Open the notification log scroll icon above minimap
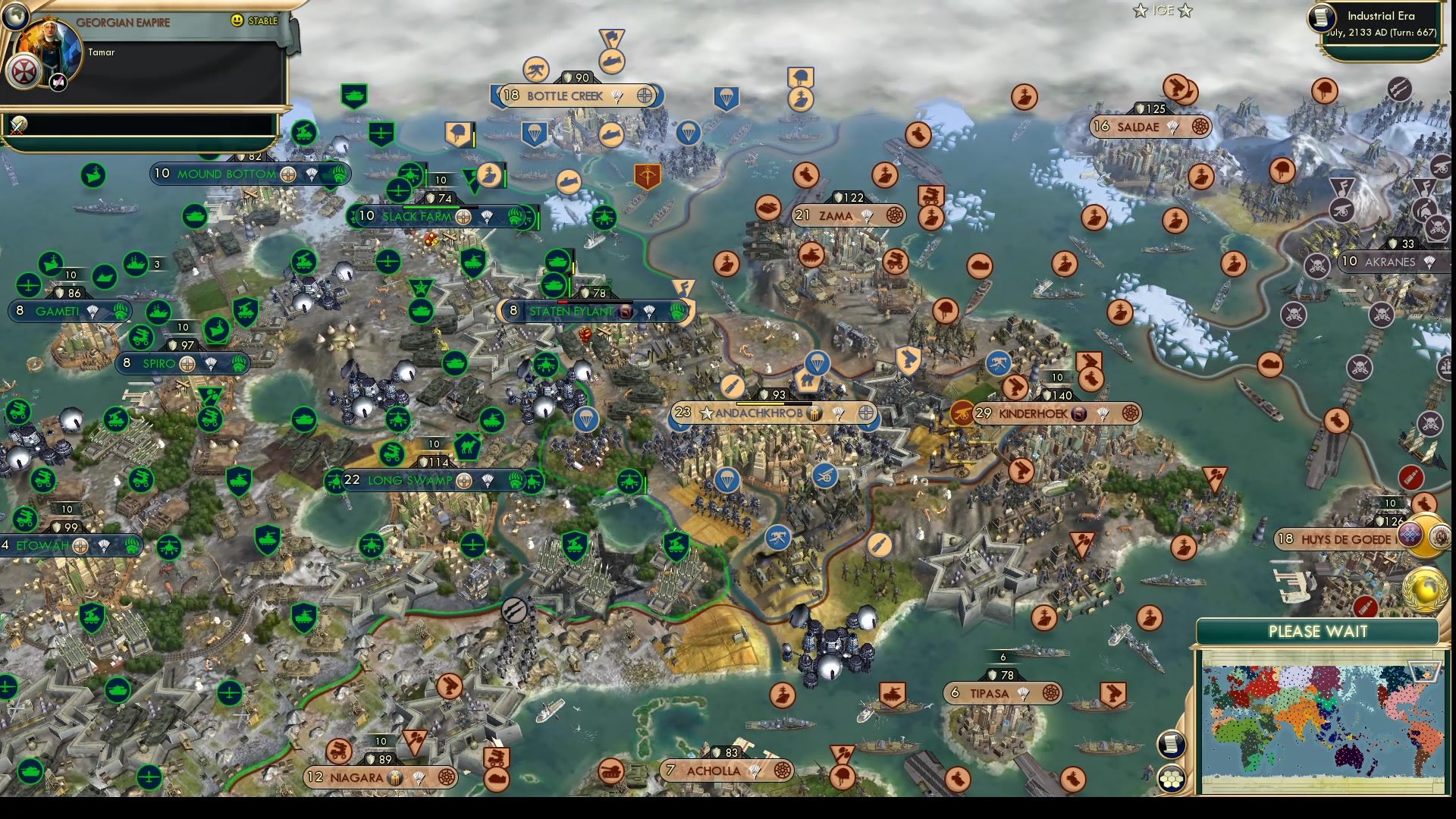 tap(1172, 745)
